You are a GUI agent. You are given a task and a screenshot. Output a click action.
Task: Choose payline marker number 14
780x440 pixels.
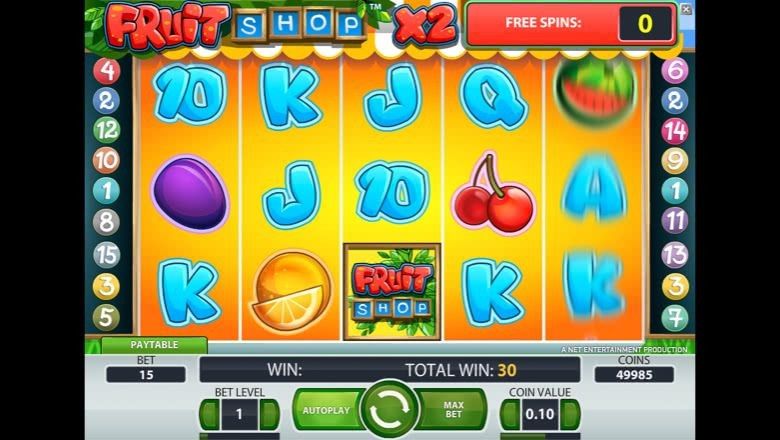tap(675, 130)
